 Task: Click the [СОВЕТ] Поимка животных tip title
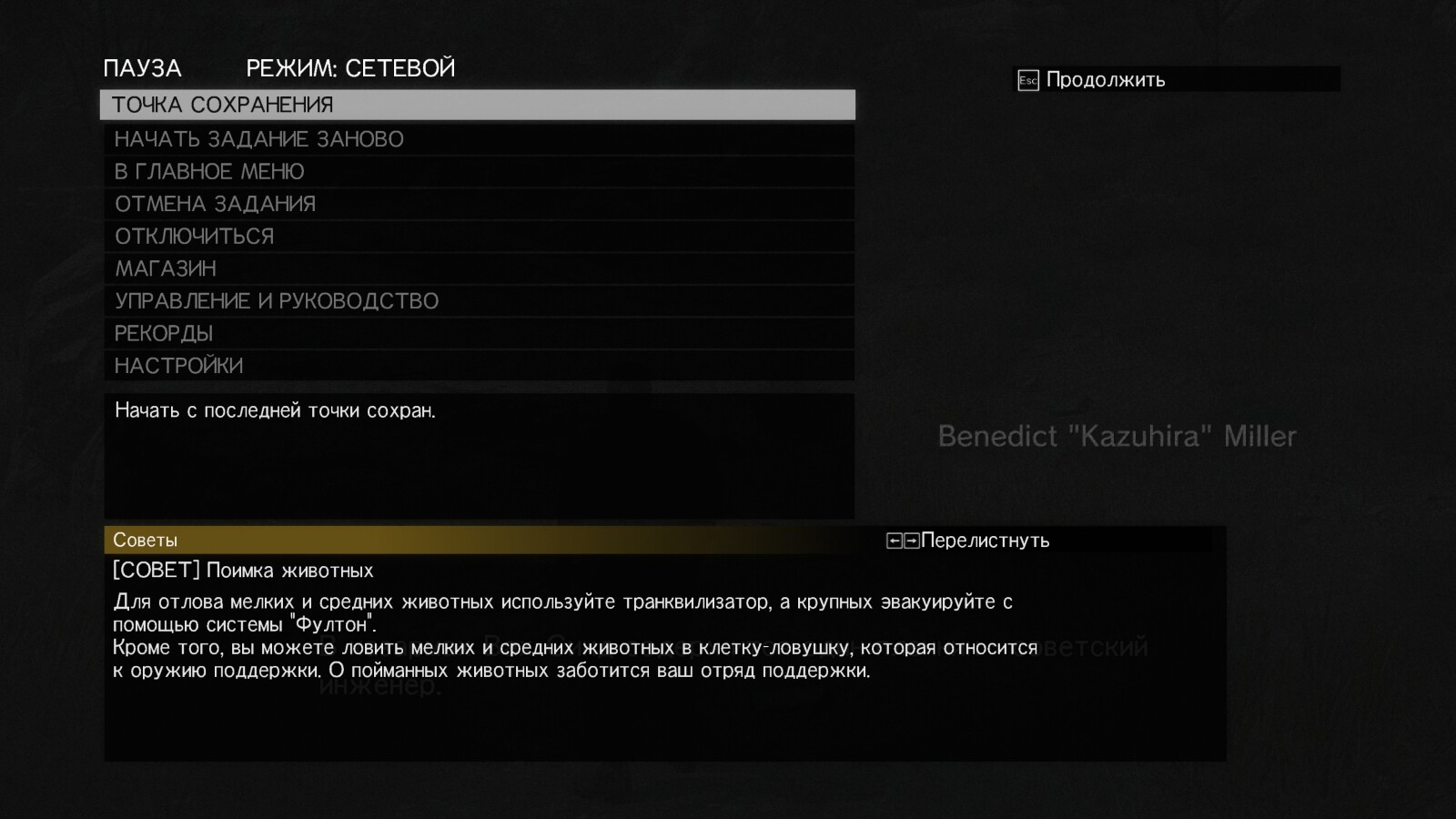pos(243,571)
